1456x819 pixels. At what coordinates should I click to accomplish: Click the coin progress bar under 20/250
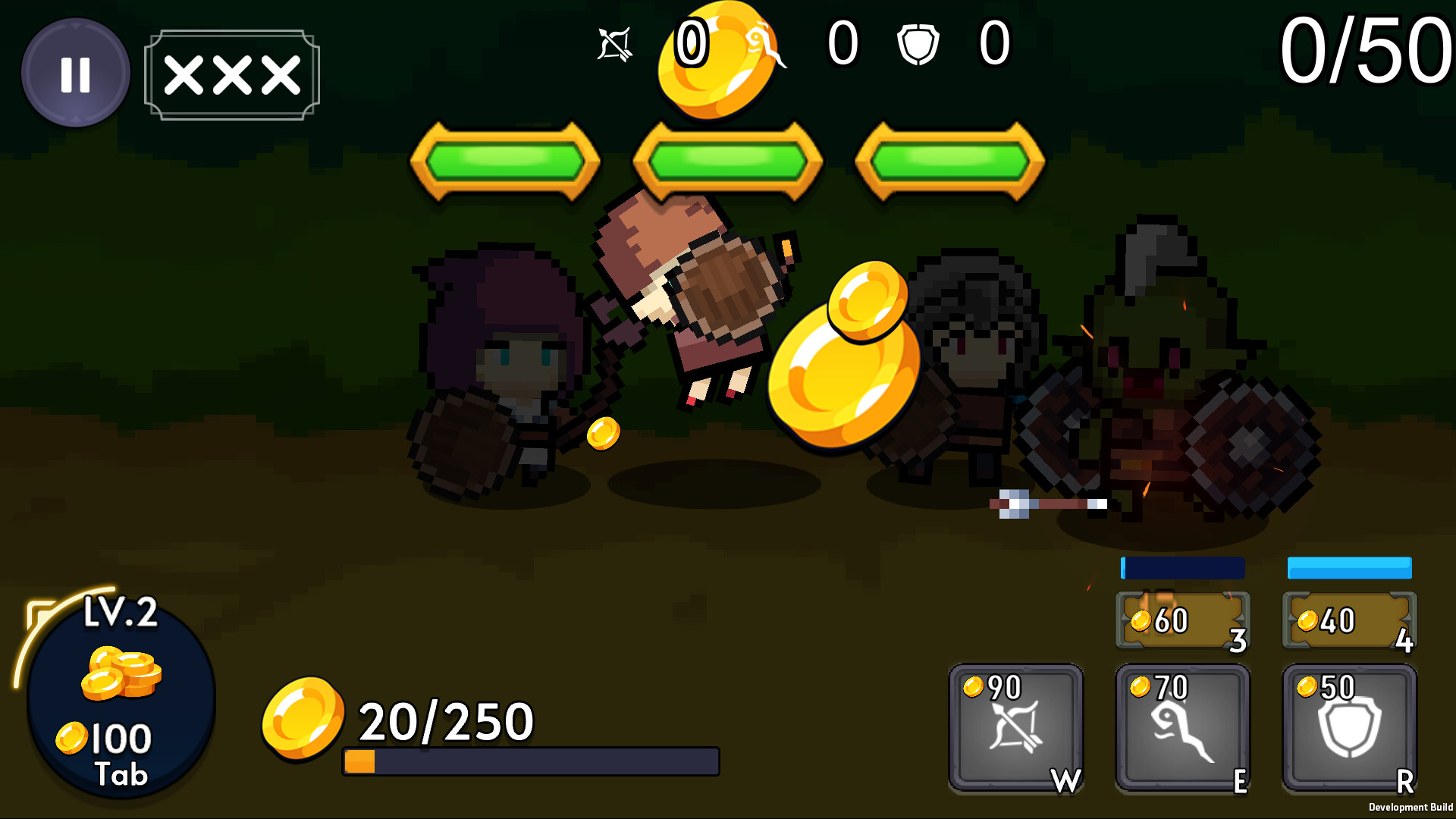531,758
